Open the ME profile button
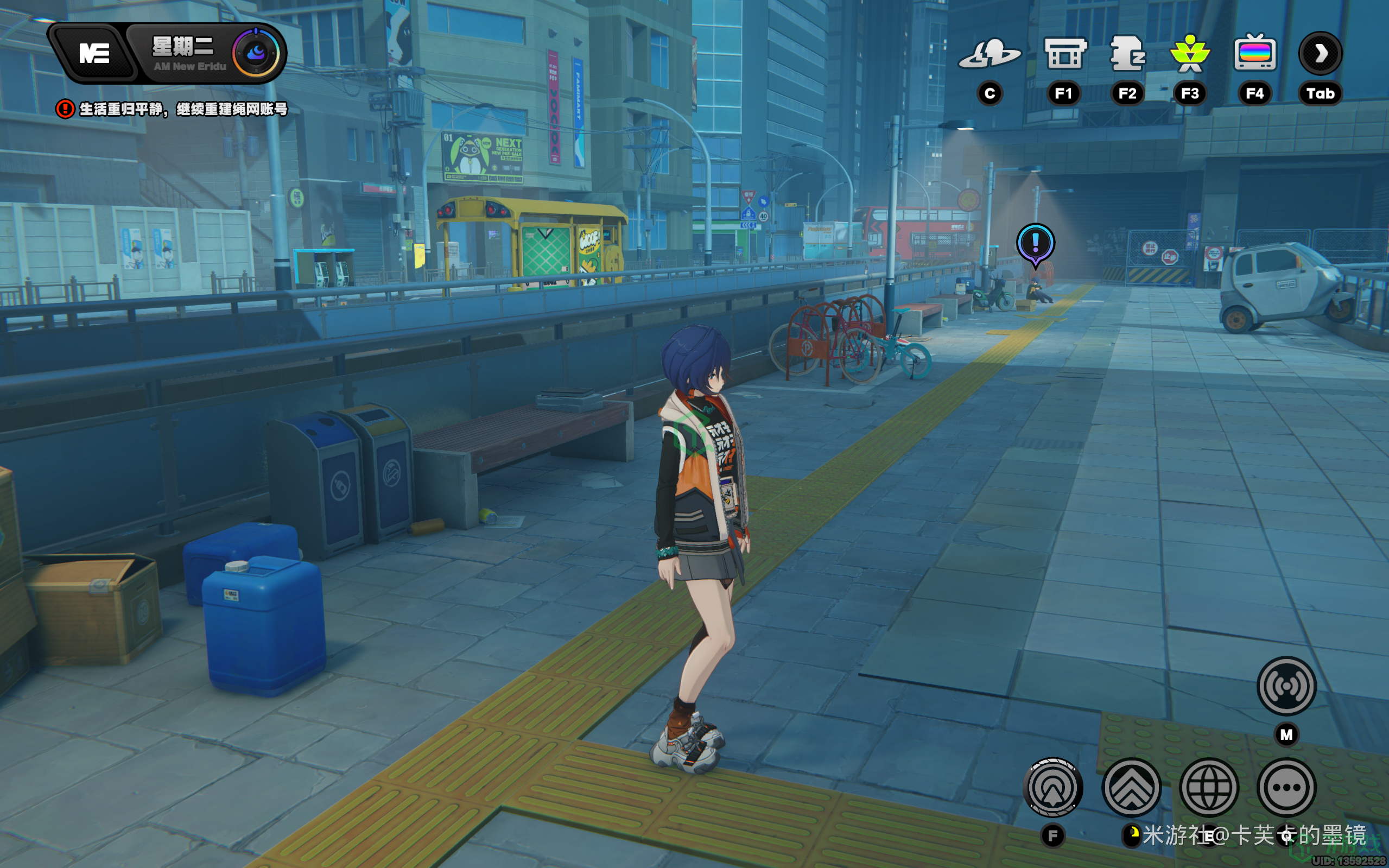1389x868 pixels. pos(93,53)
